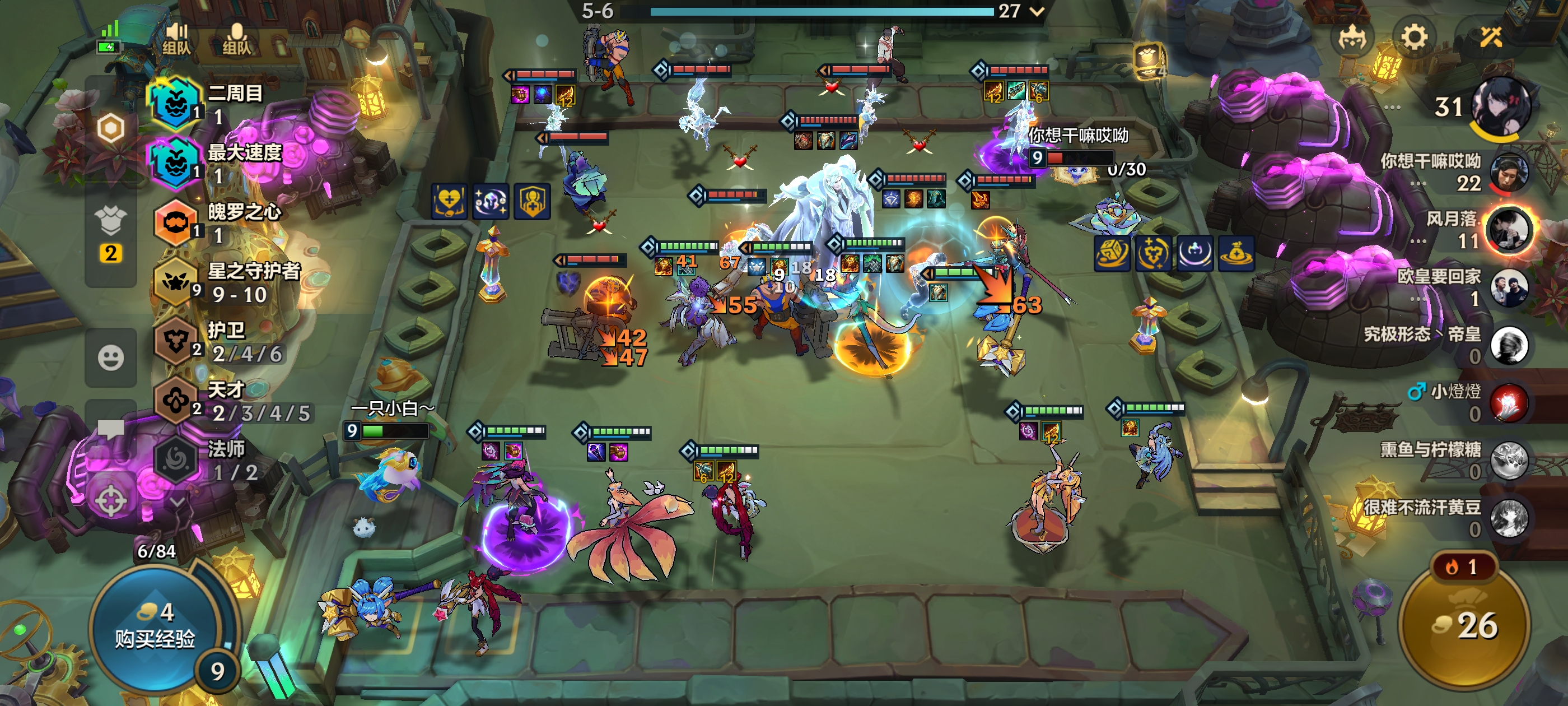Open the chat speech bubble button
This screenshot has height=706, width=1568.
[x=111, y=429]
